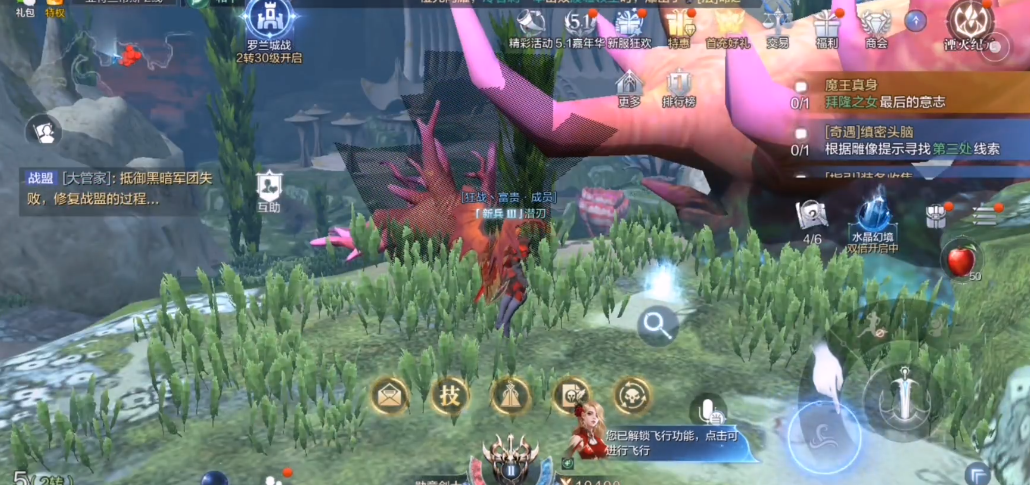
Task: Open the 首充好礼 first-recharge reward
Action: click(x=726, y=25)
